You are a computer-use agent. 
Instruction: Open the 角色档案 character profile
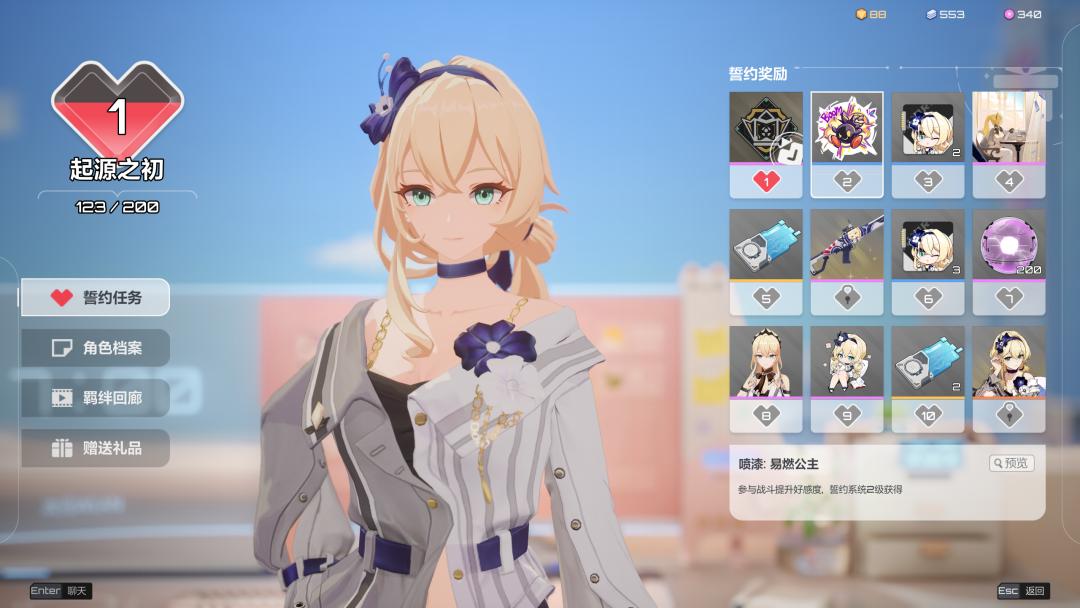click(x=96, y=348)
